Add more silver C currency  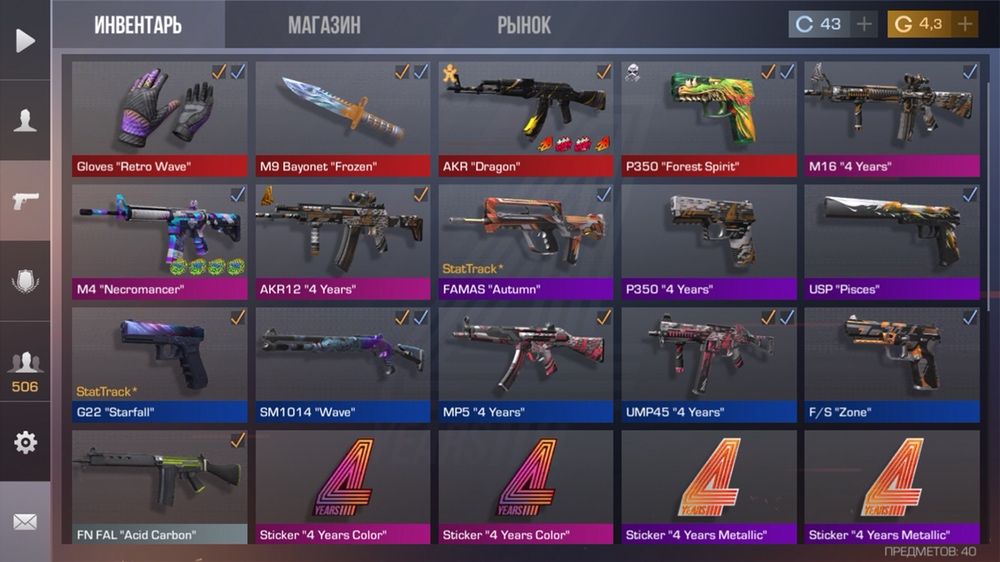click(x=865, y=24)
